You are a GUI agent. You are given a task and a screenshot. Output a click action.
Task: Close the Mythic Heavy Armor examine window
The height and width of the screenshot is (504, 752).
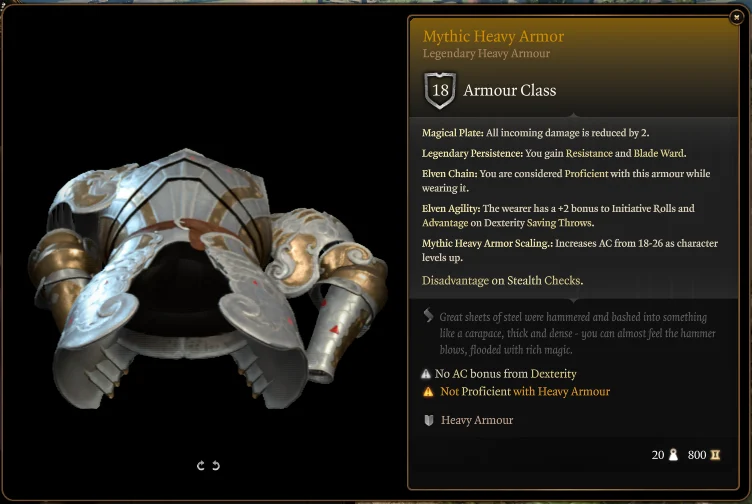[737, 16]
